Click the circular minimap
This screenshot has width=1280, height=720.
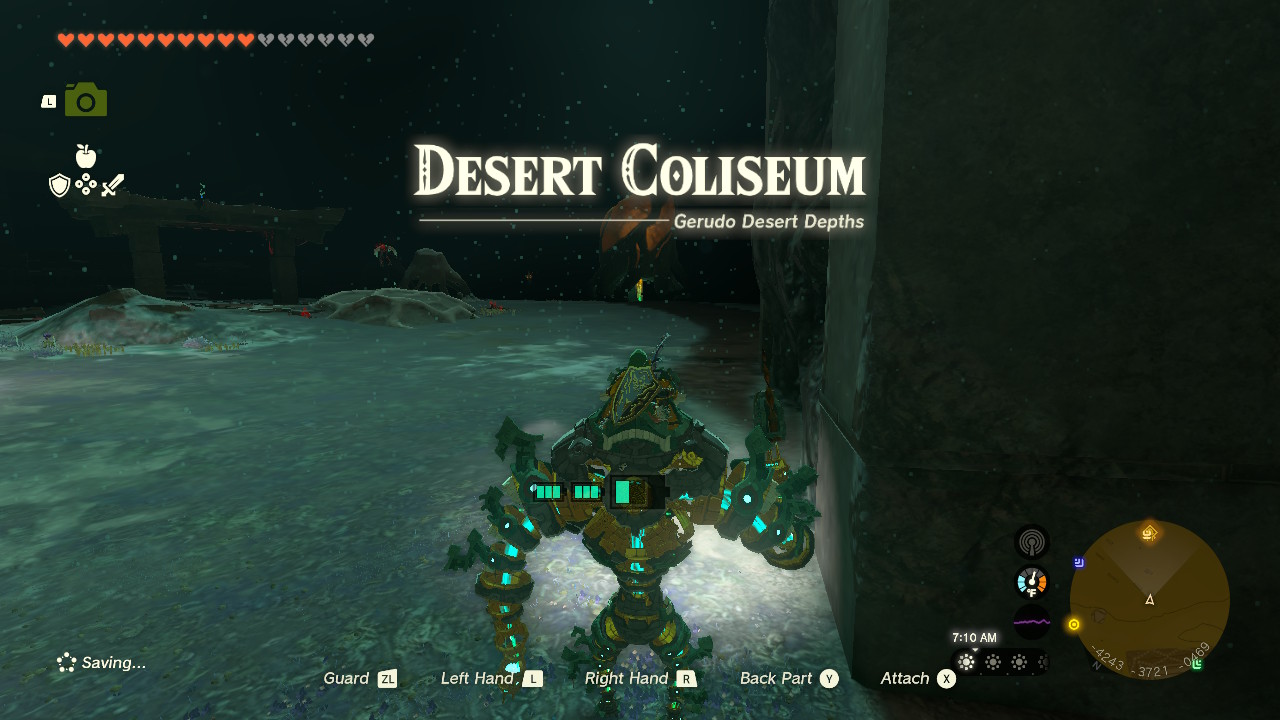tap(1149, 600)
